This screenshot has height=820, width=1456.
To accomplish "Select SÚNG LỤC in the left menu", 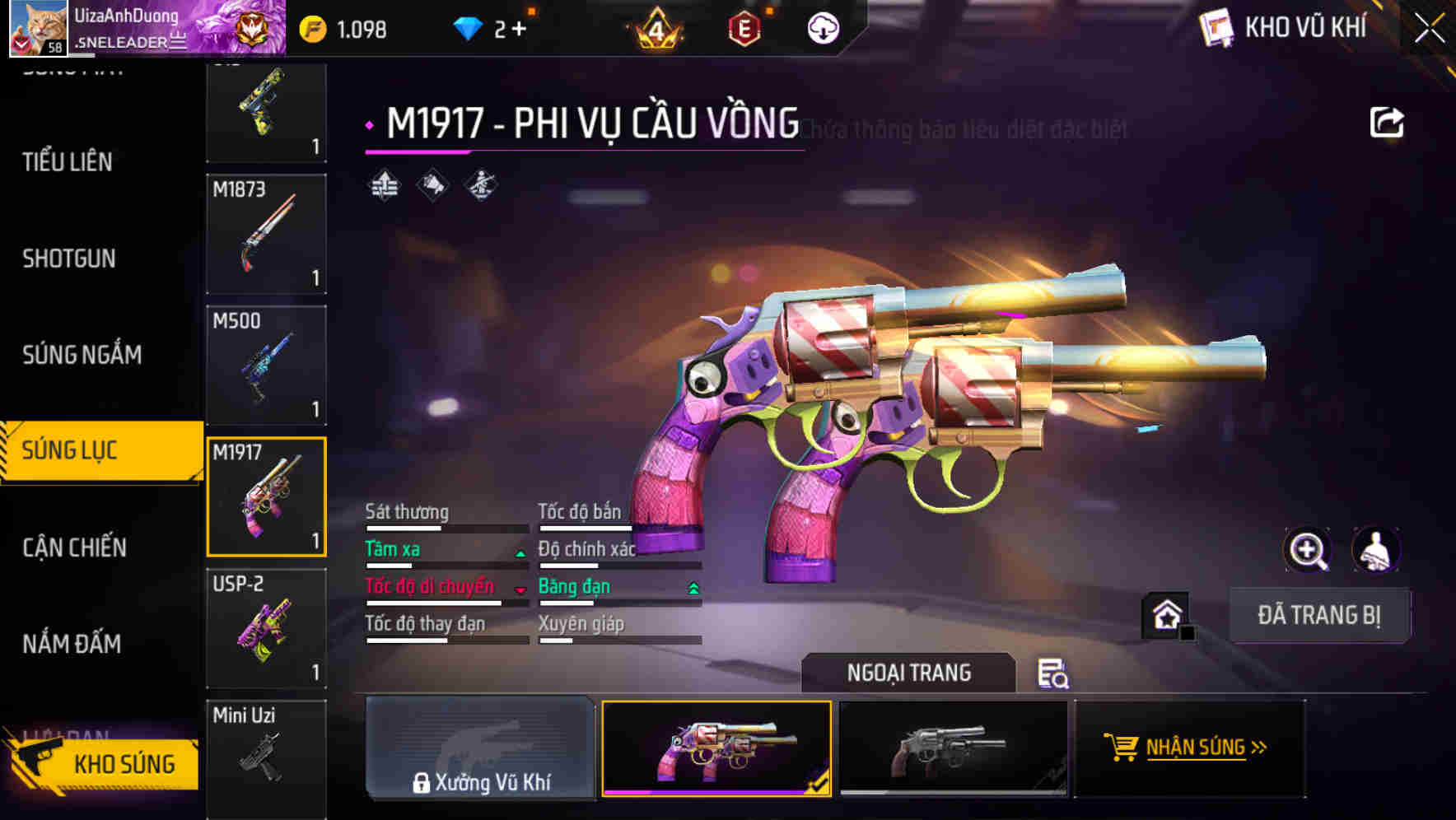I will pos(70,450).
